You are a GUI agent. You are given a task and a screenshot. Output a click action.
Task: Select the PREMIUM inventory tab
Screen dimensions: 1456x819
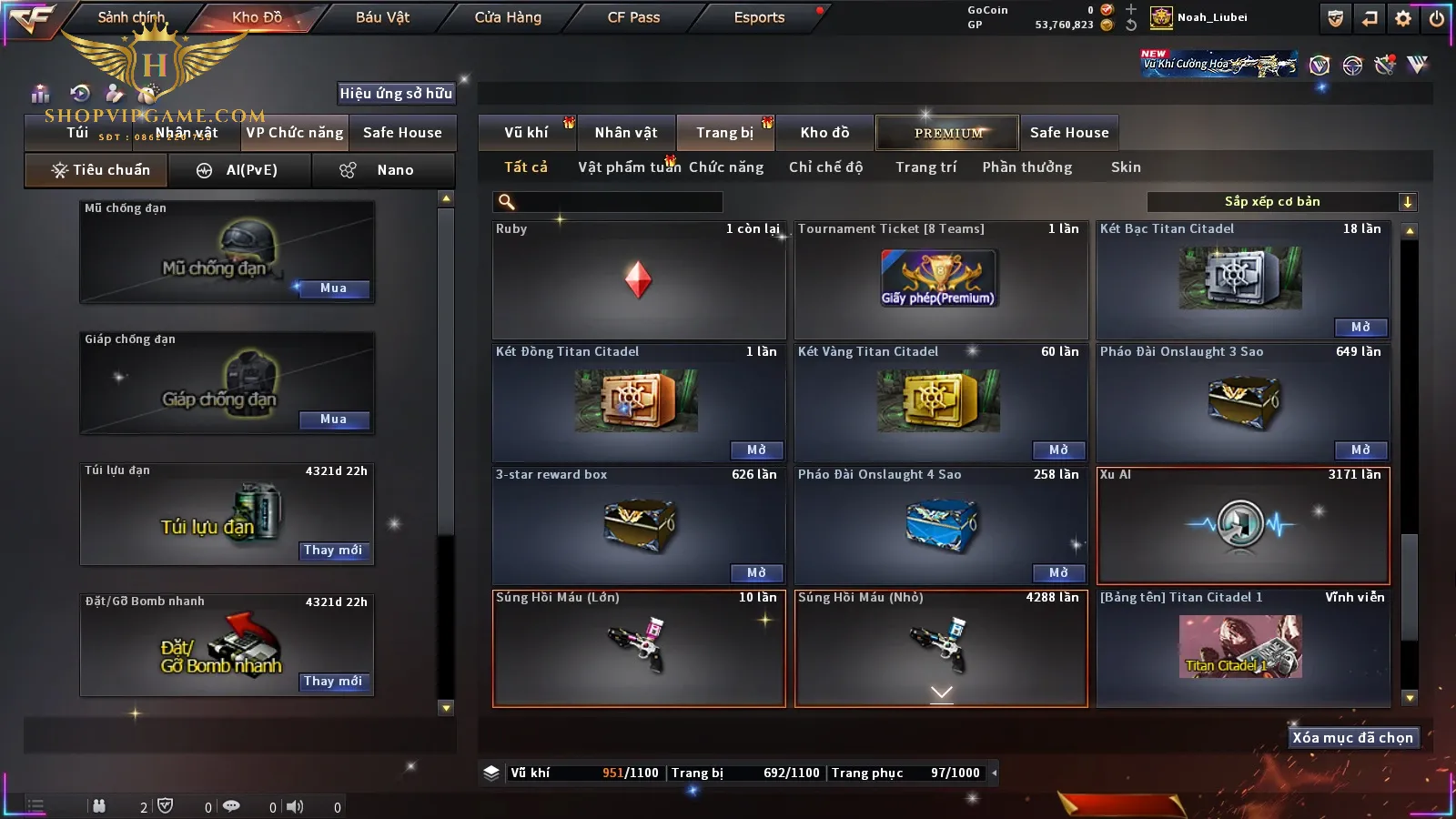[947, 133]
